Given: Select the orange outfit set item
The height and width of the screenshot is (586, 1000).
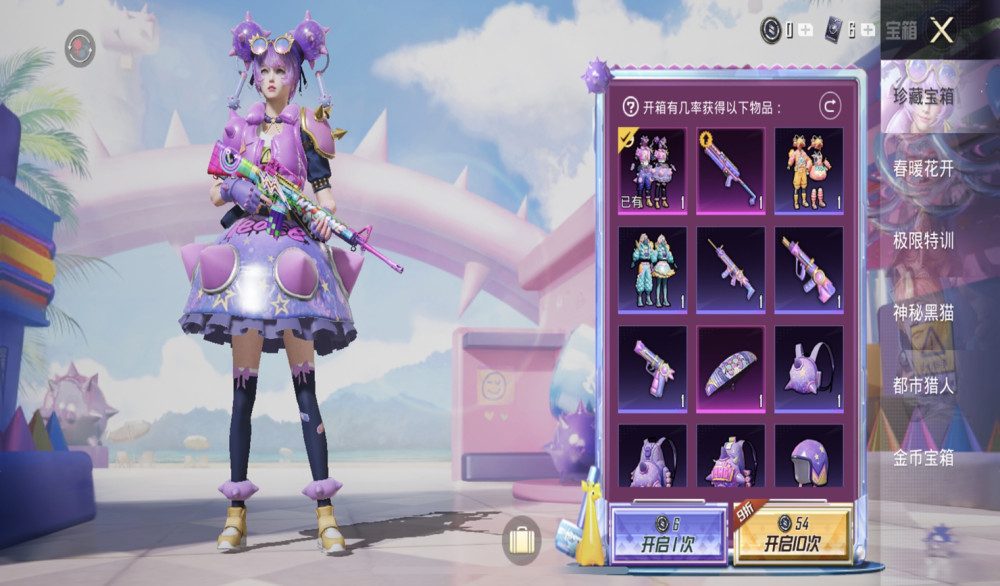Looking at the screenshot, I should click(808, 170).
